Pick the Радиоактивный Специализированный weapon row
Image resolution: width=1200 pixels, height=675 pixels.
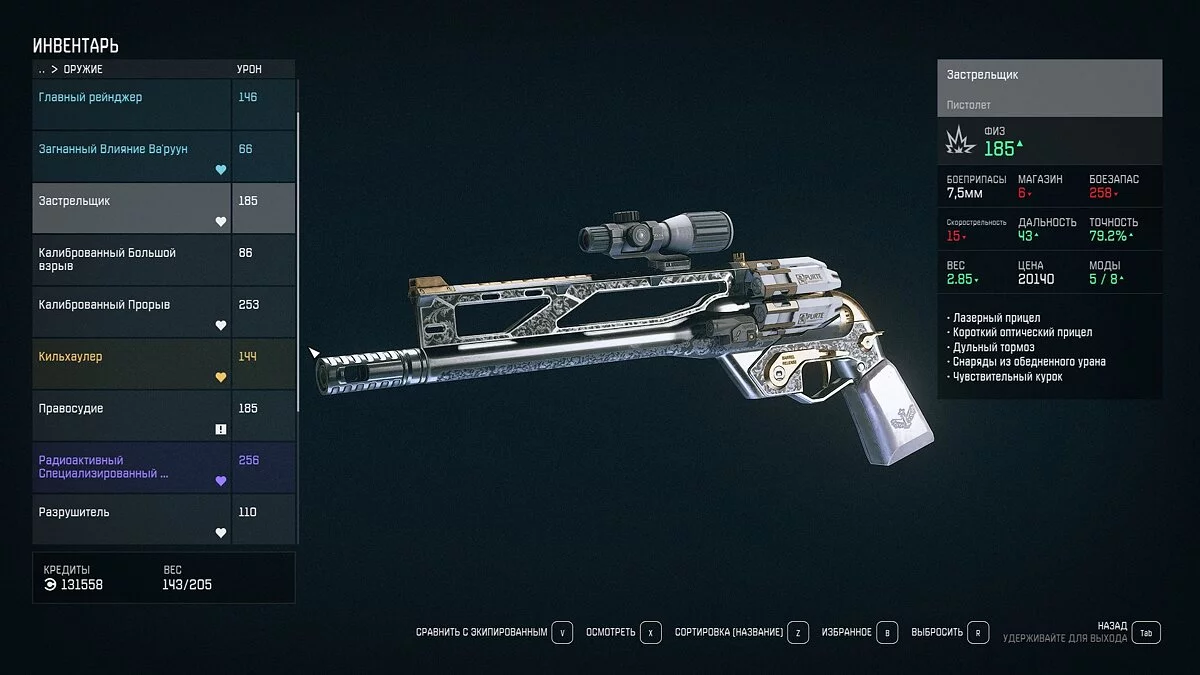tap(130, 467)
